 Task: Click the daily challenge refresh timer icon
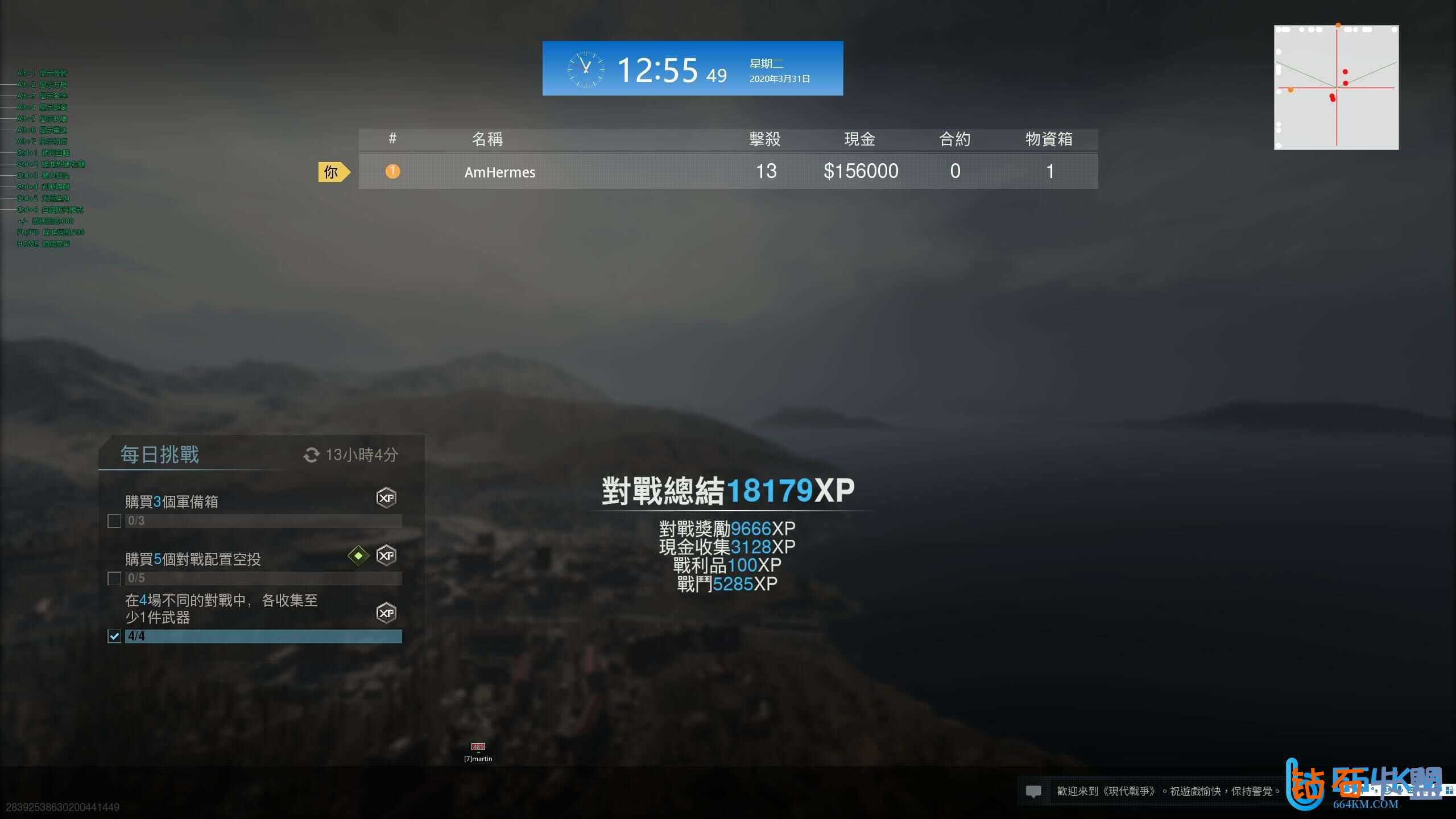point(311,455)
